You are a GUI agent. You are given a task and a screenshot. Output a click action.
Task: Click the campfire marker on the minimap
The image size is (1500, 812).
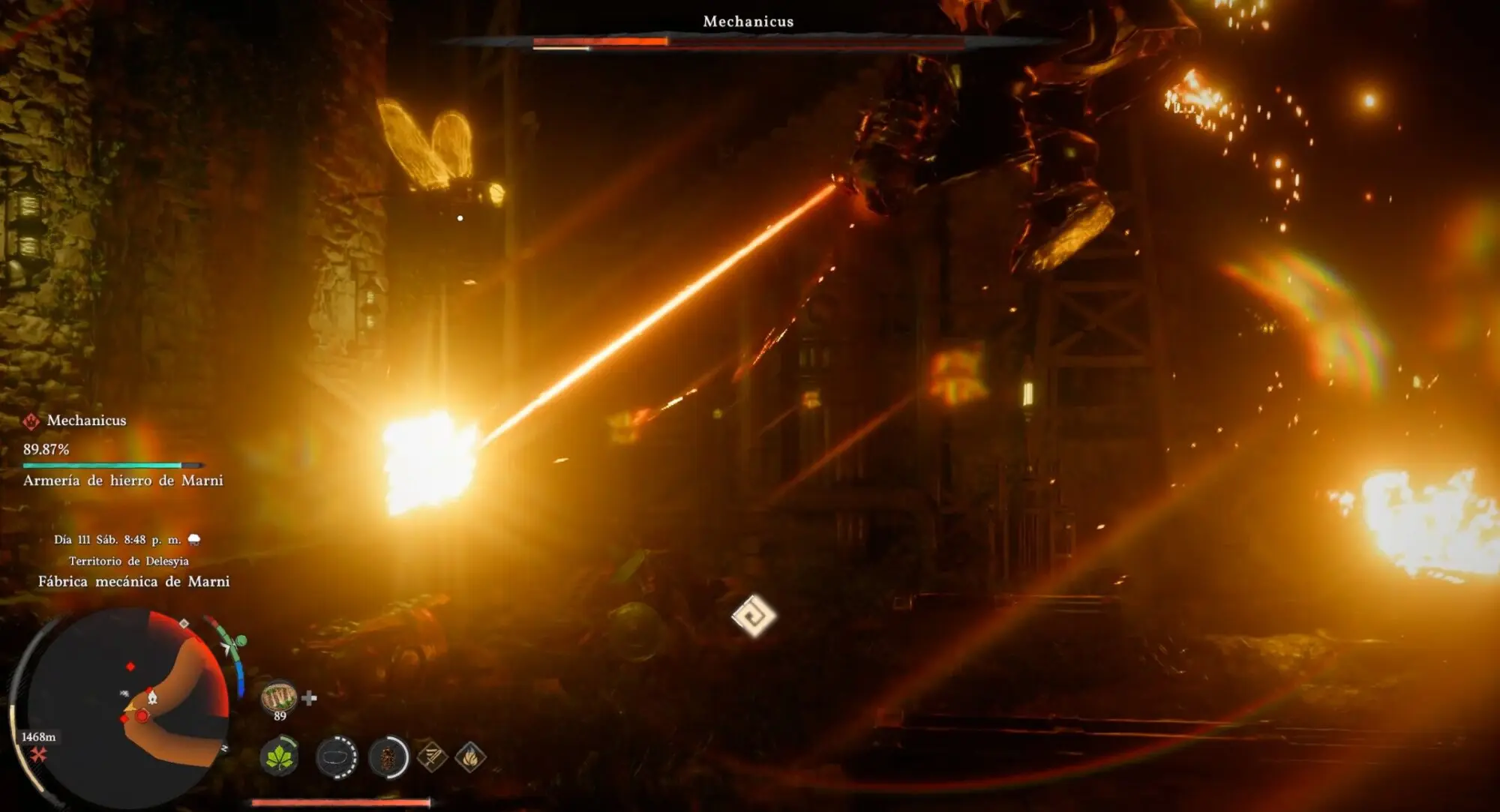click(x=152, y=697)
